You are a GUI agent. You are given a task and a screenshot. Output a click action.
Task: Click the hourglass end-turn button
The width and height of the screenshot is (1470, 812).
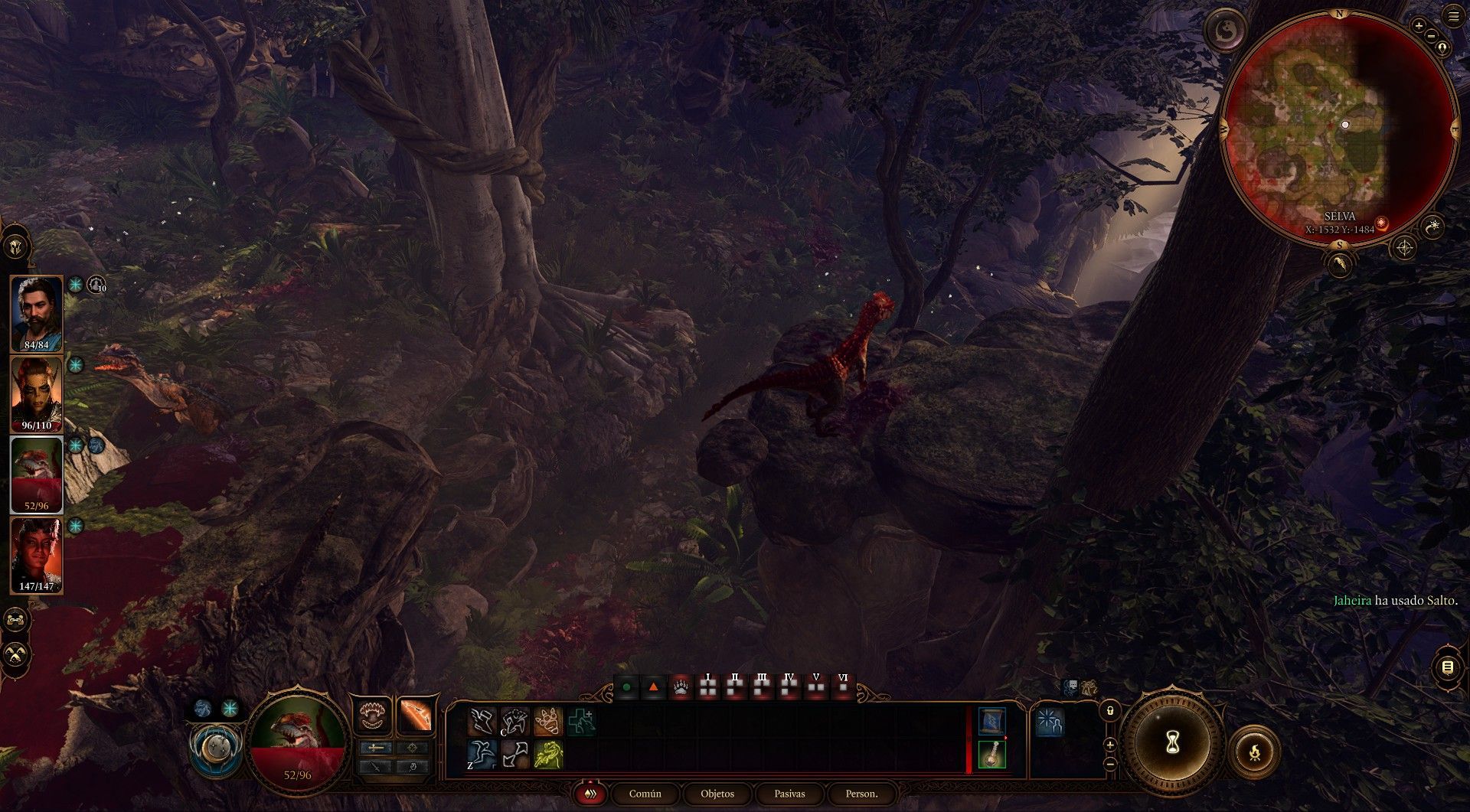click(x=1172, y=742)
